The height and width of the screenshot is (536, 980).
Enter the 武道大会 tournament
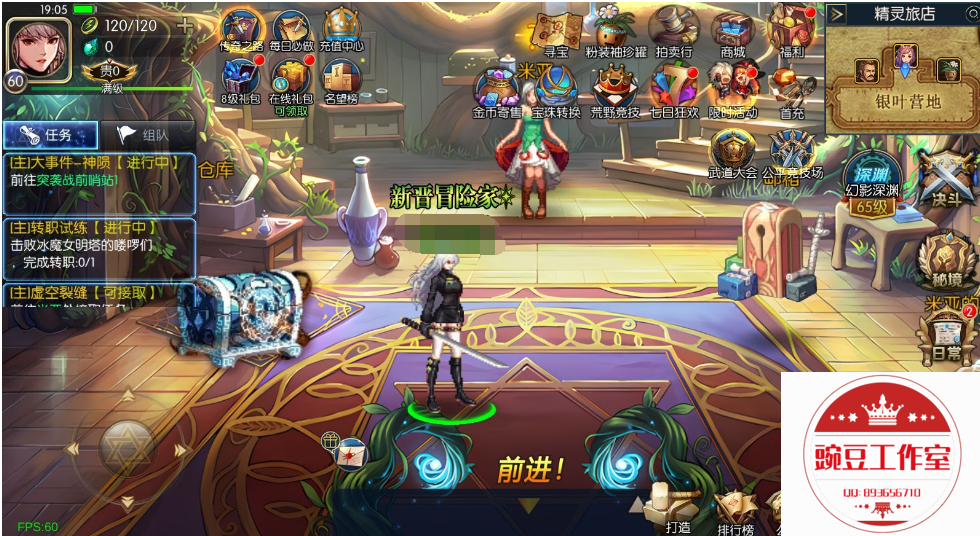[x=732, y=152]
